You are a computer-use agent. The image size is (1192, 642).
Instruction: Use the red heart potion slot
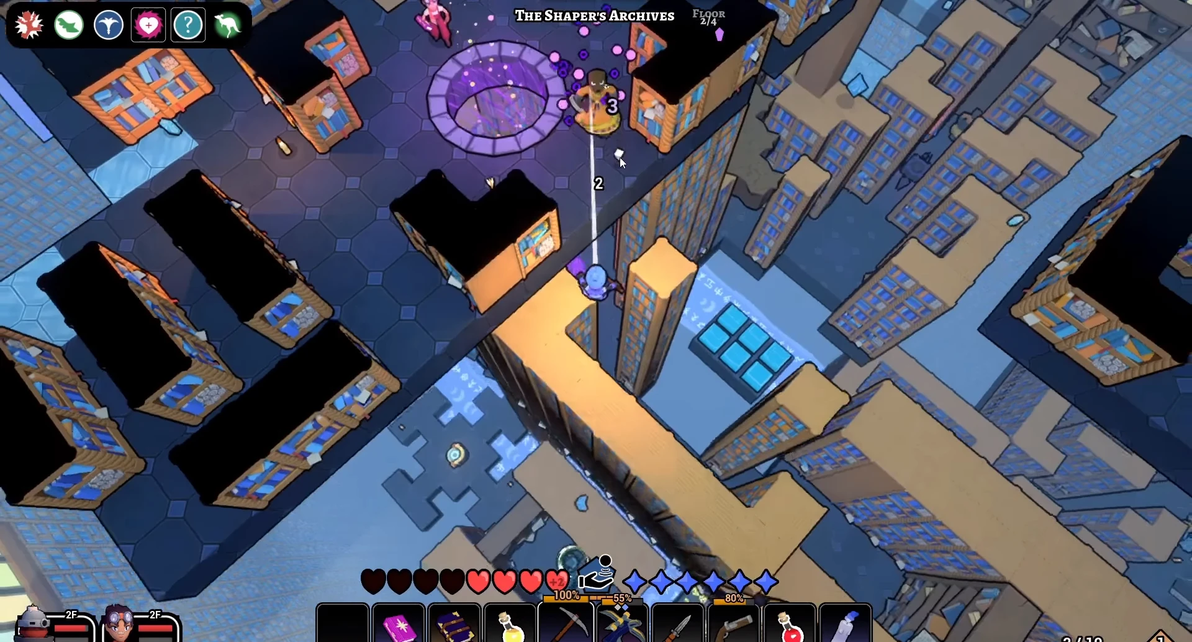pyautogui.click(x=790, y=626)
